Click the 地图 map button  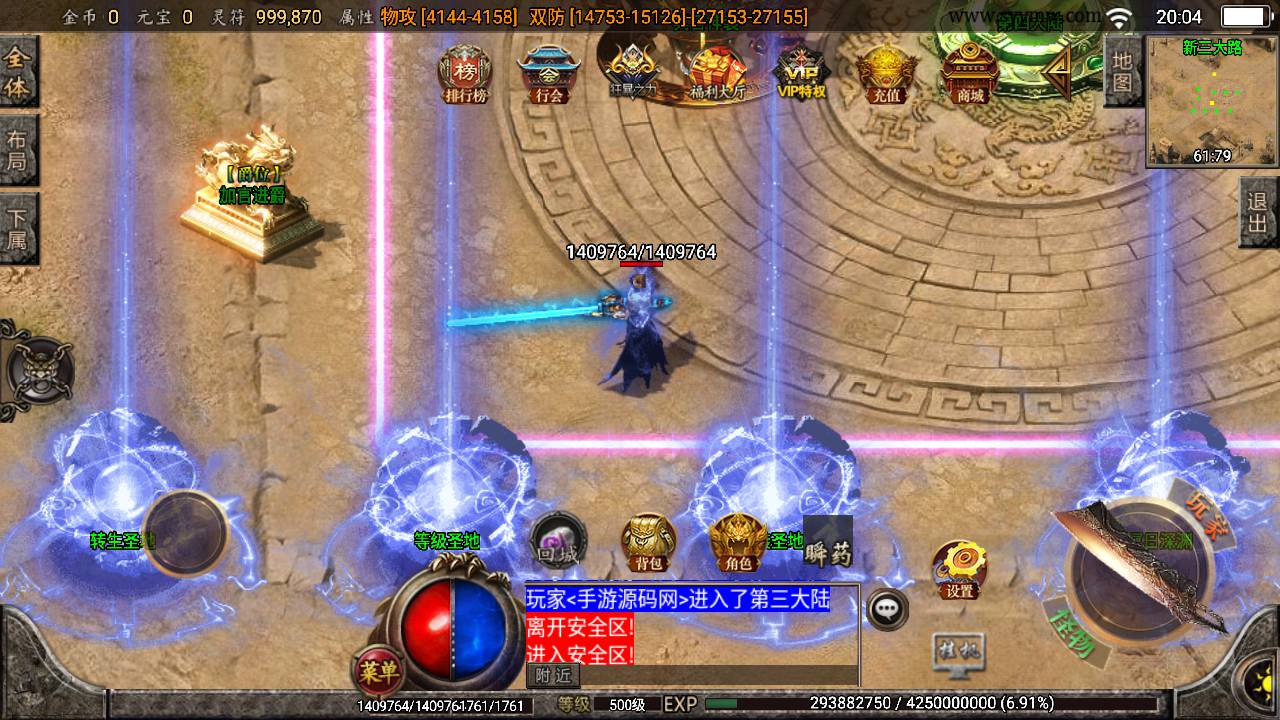click(x=1123, y=70)
